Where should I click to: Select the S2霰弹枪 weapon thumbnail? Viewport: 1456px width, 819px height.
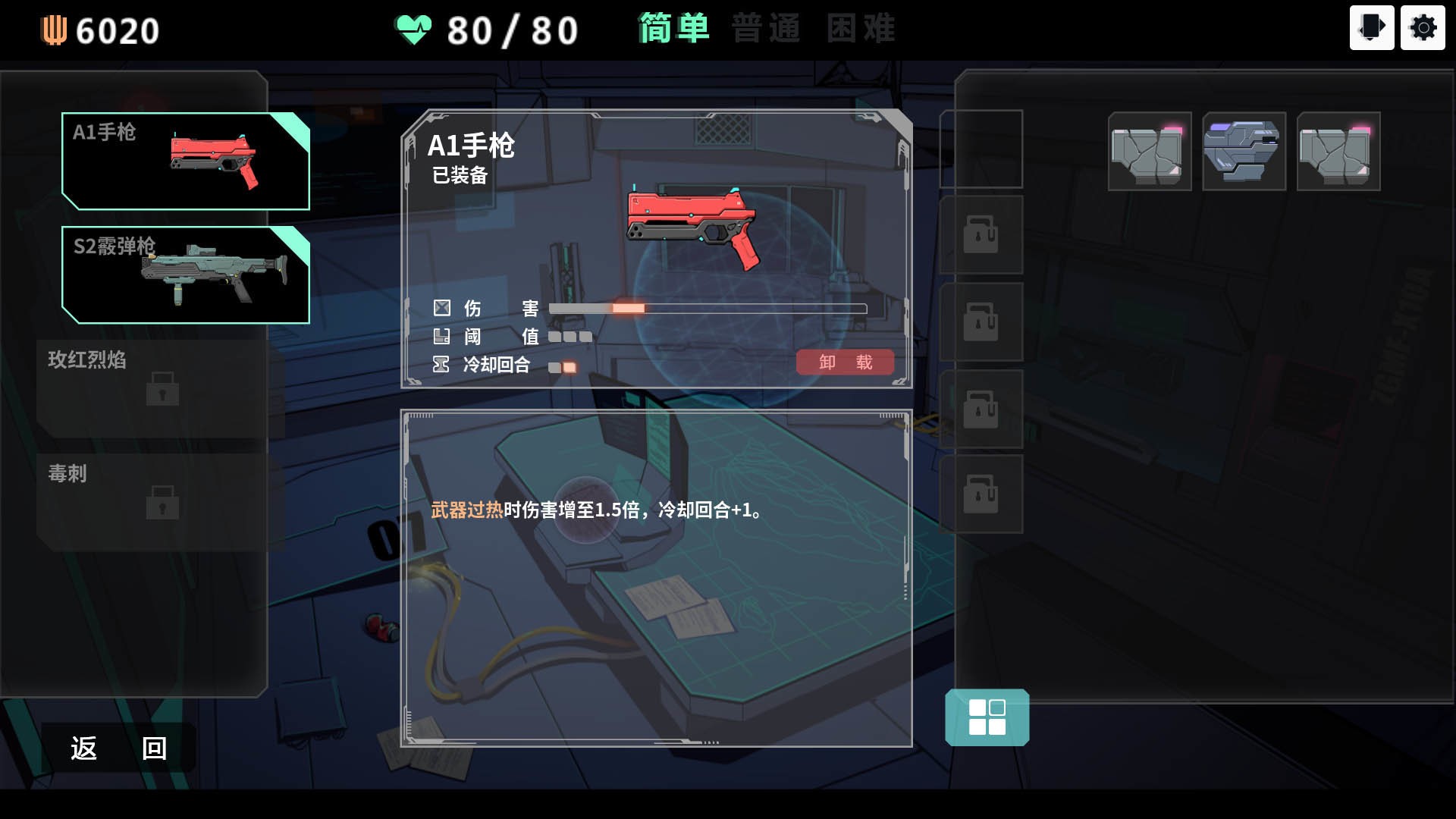pos(186,274)
